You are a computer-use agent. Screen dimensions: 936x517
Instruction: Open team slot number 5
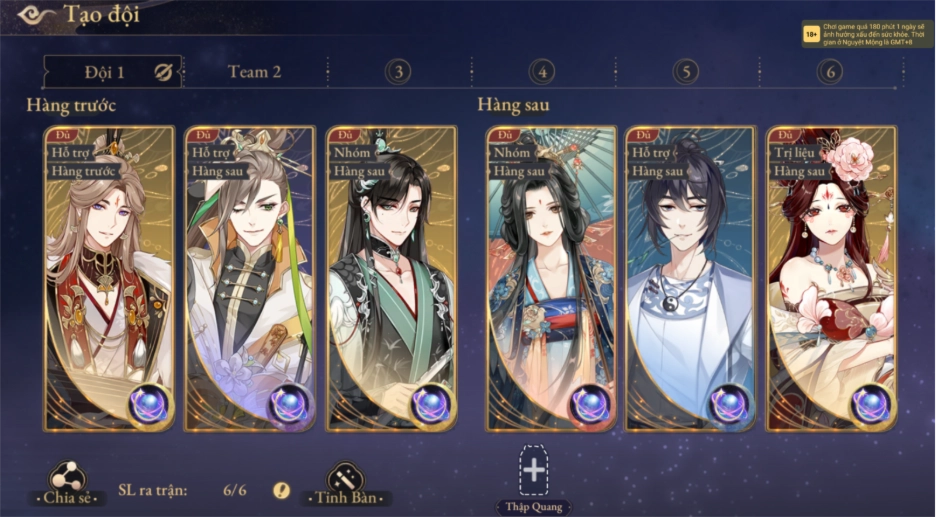pos(685,72)
